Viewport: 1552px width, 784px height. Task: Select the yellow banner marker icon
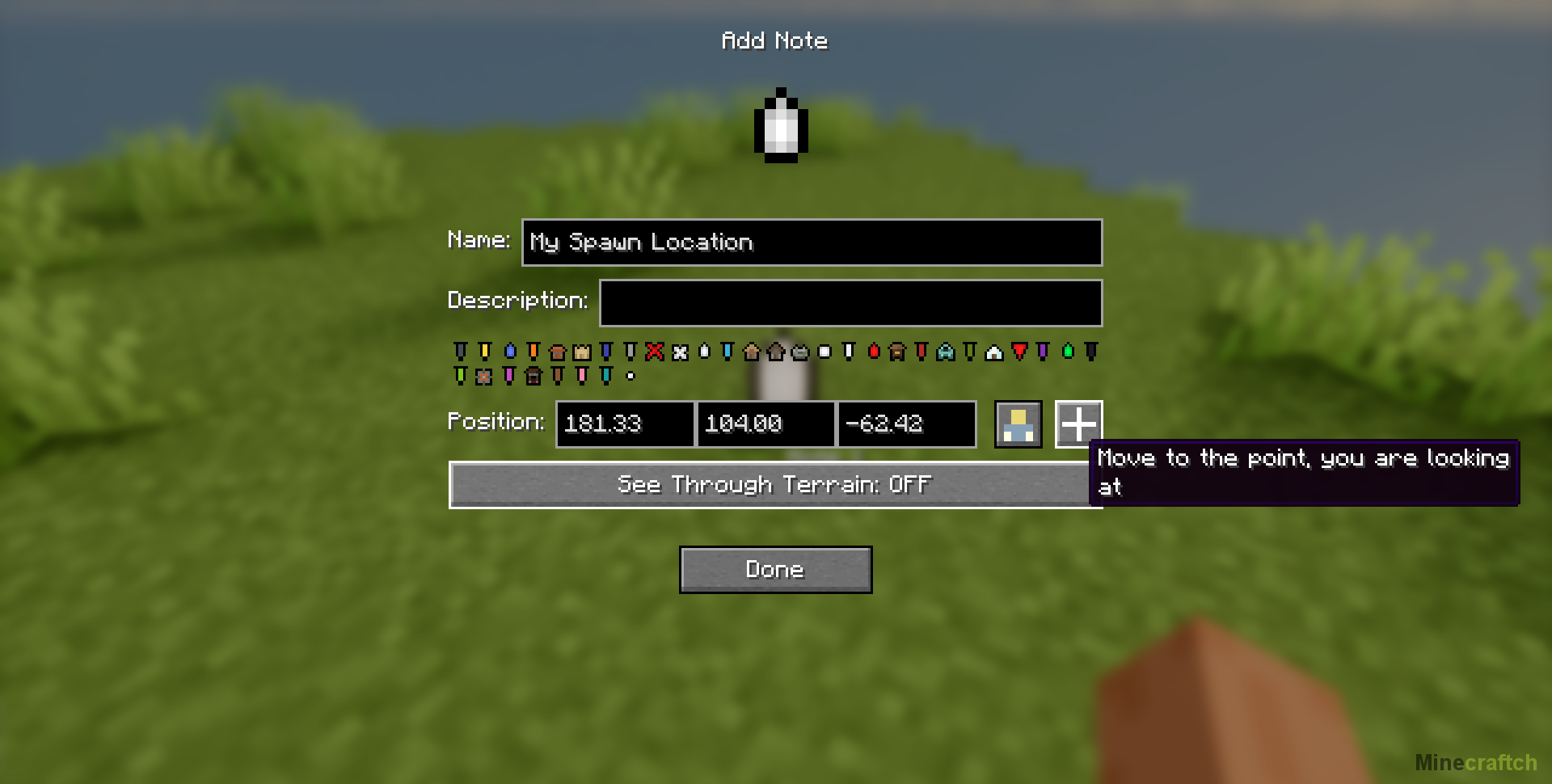click(x=485, y=352)
